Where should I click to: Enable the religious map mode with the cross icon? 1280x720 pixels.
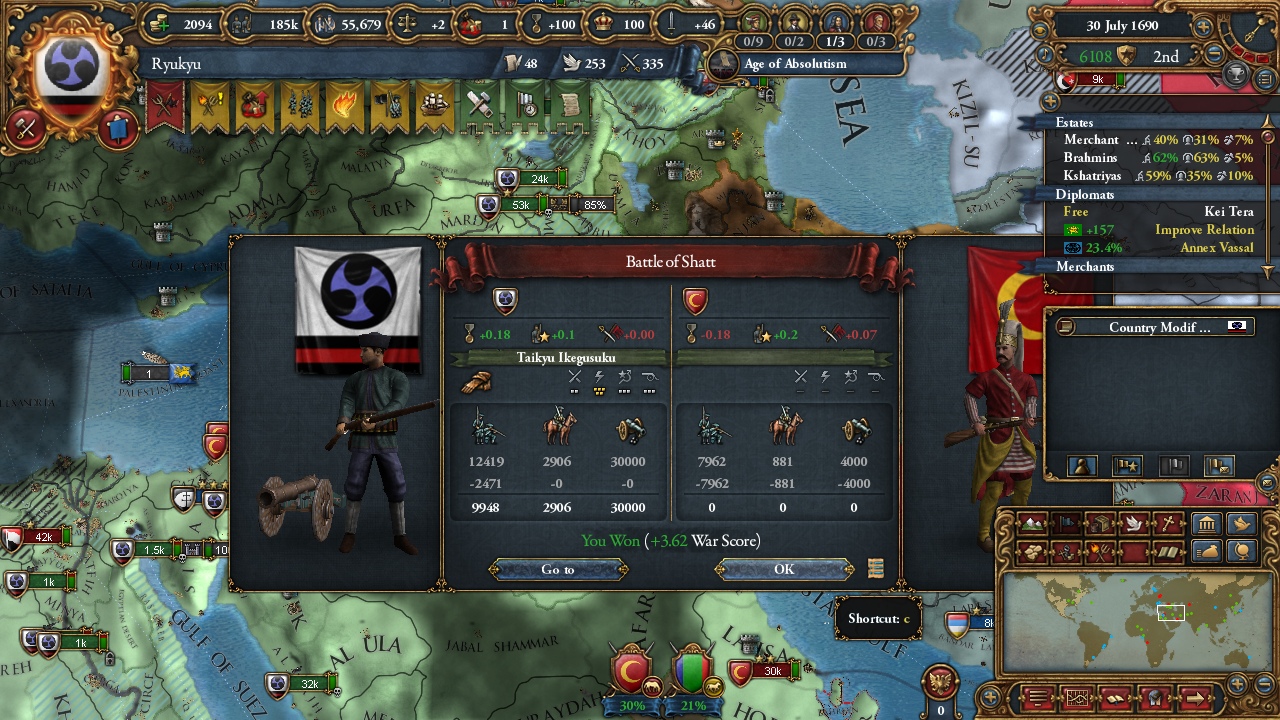coord(1168,524)
